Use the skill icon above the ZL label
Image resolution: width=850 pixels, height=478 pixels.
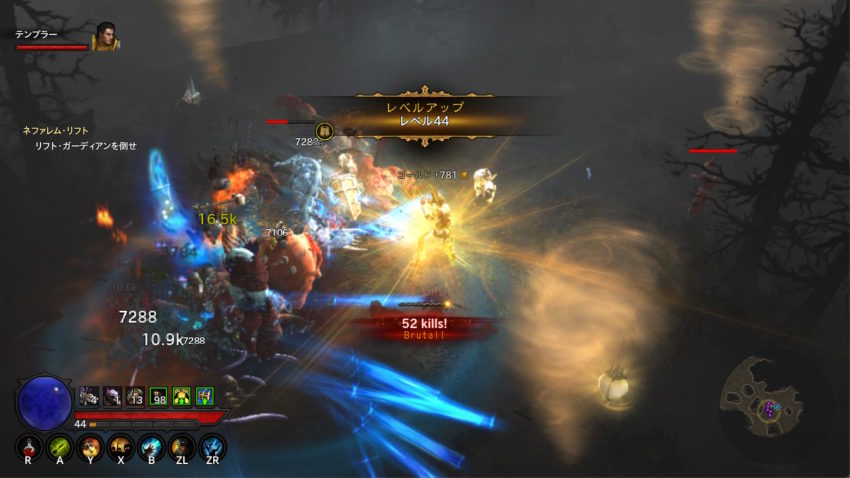[x=182, y=446]
